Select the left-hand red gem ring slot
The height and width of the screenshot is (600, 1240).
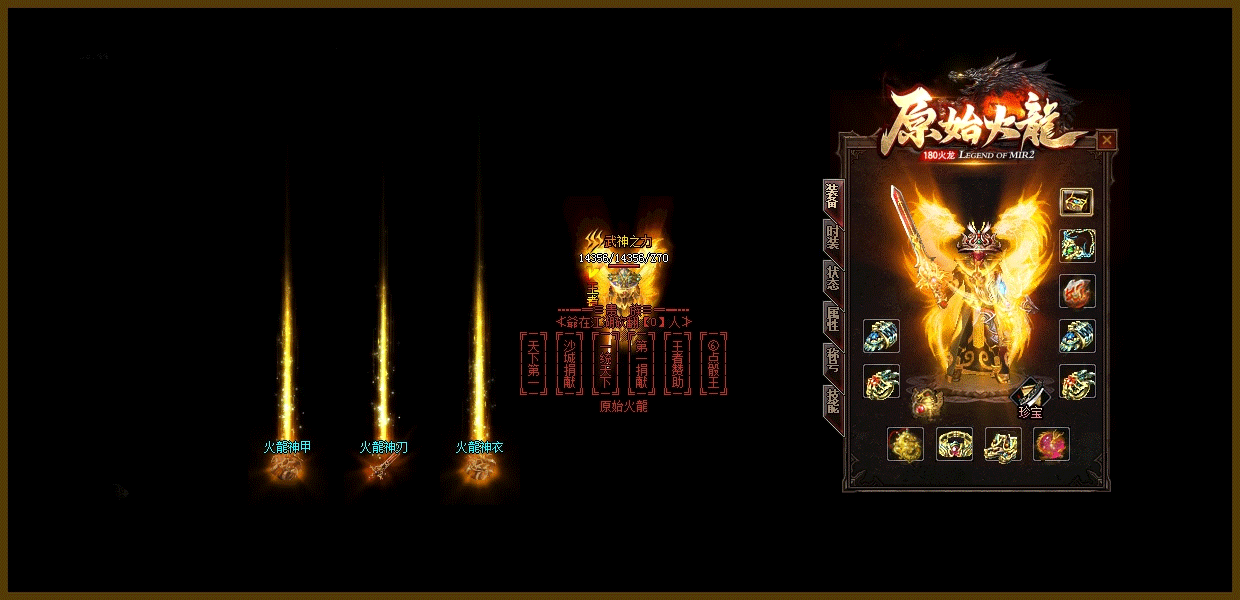click(x=881, y=381)
